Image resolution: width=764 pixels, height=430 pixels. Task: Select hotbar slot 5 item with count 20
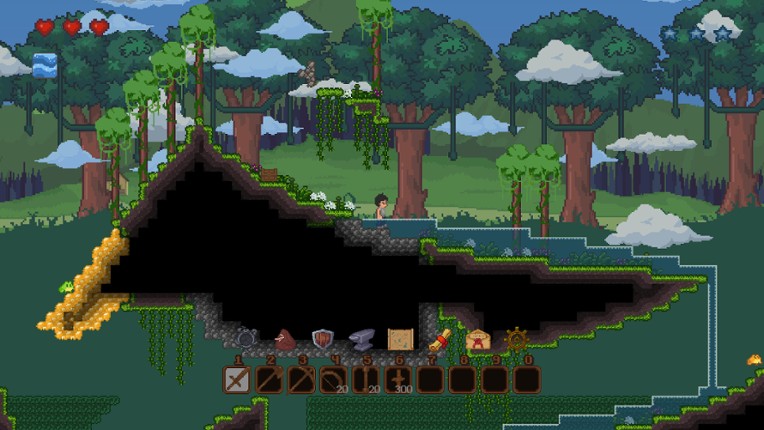pyautogui.click(x=365, y=380)
